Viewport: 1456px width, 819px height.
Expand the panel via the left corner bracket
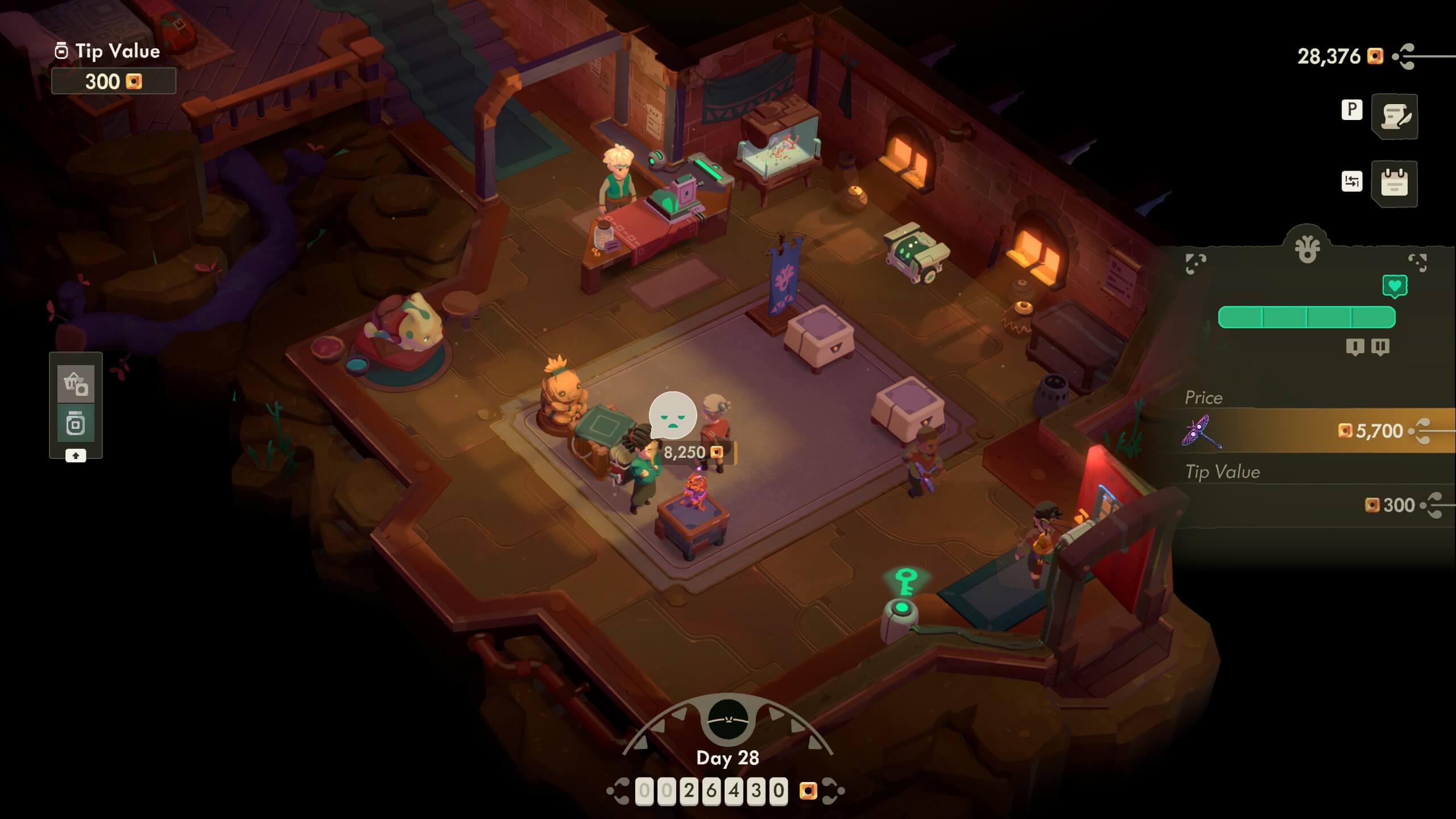coord(1196,263)
